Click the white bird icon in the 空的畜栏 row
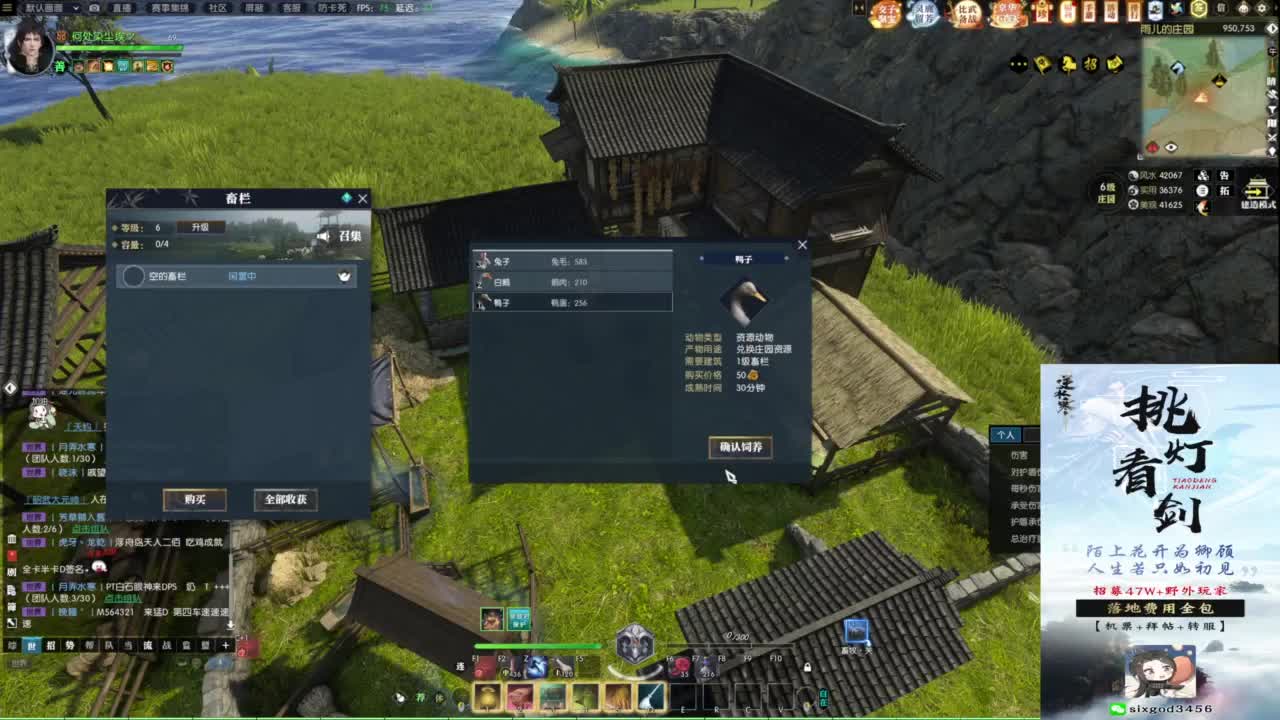This screenshot has width=1280, height=720. [343, 276]
